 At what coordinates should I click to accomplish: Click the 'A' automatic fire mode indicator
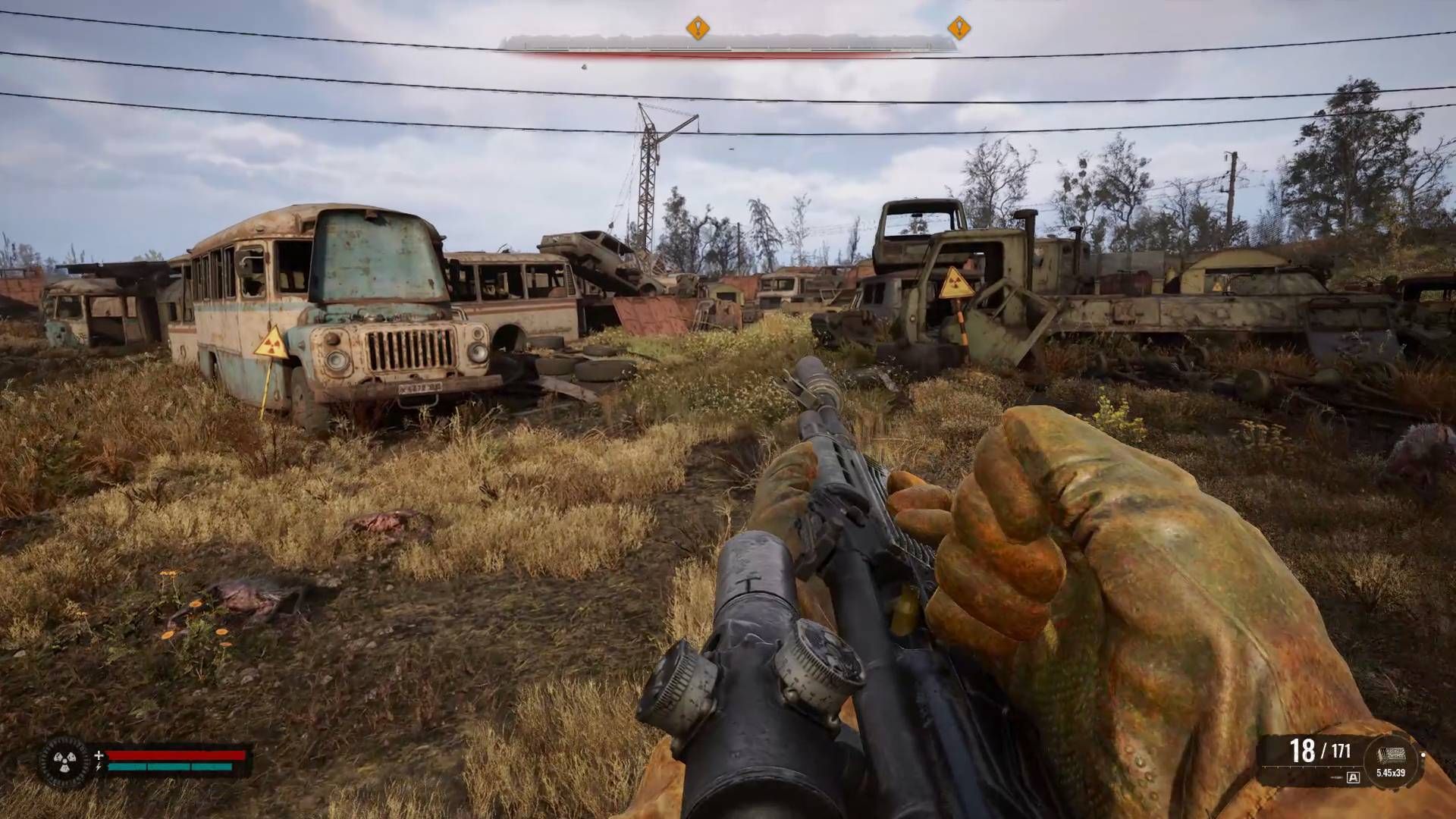pos(1353,777)
